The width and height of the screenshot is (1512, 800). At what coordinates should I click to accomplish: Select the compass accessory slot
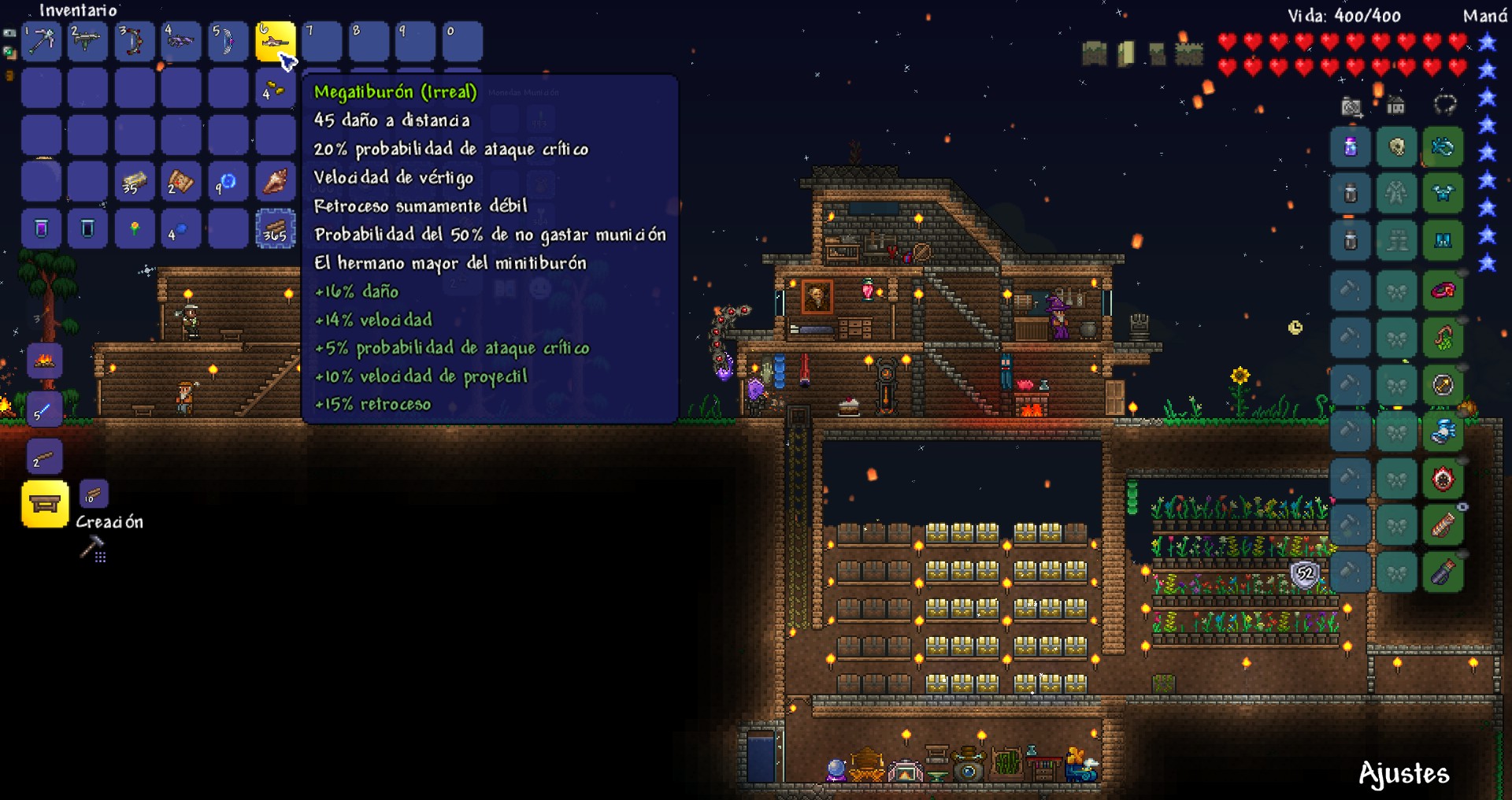pos(1443,385)
